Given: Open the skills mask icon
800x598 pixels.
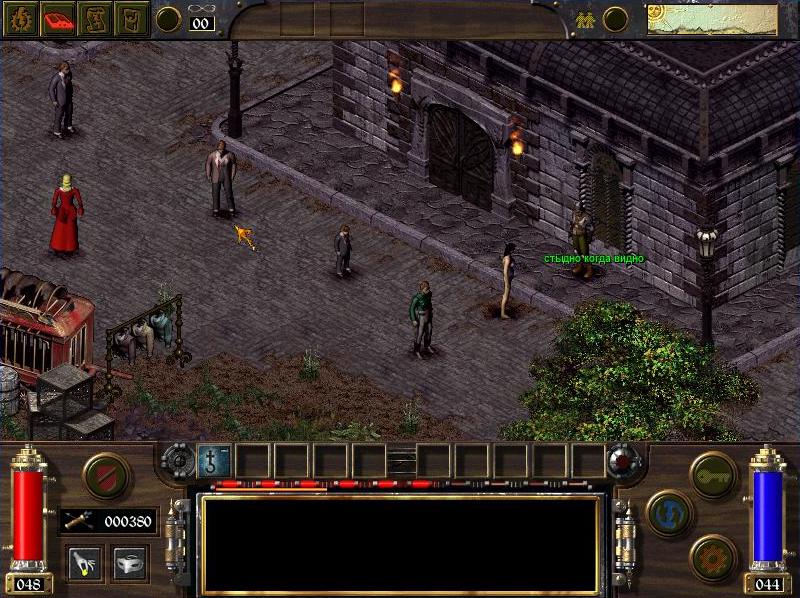Looking at the screenshot, I should [x=130, y=563].
